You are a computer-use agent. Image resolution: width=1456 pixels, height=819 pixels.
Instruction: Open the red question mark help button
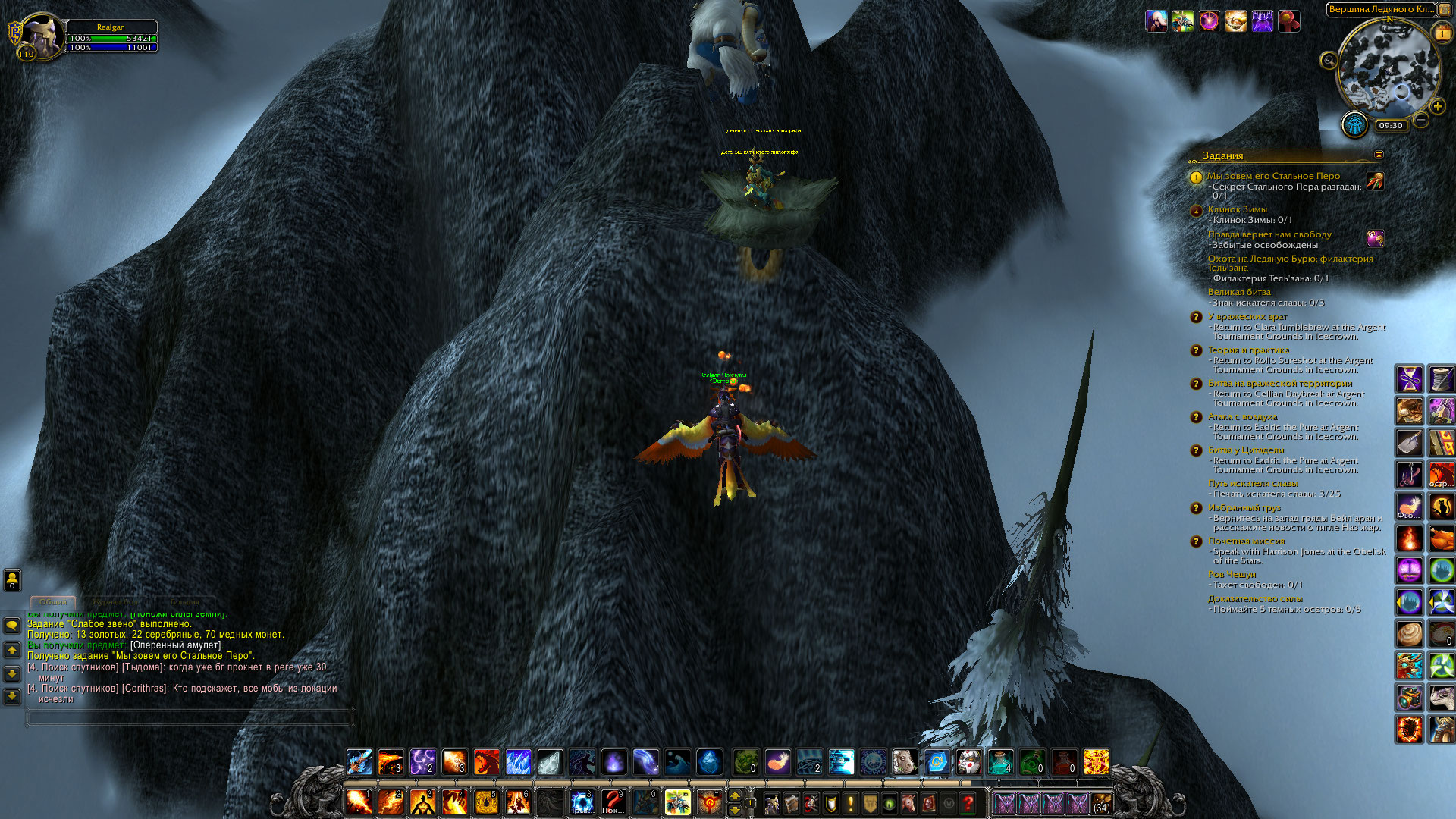click(x=968, y=802)
